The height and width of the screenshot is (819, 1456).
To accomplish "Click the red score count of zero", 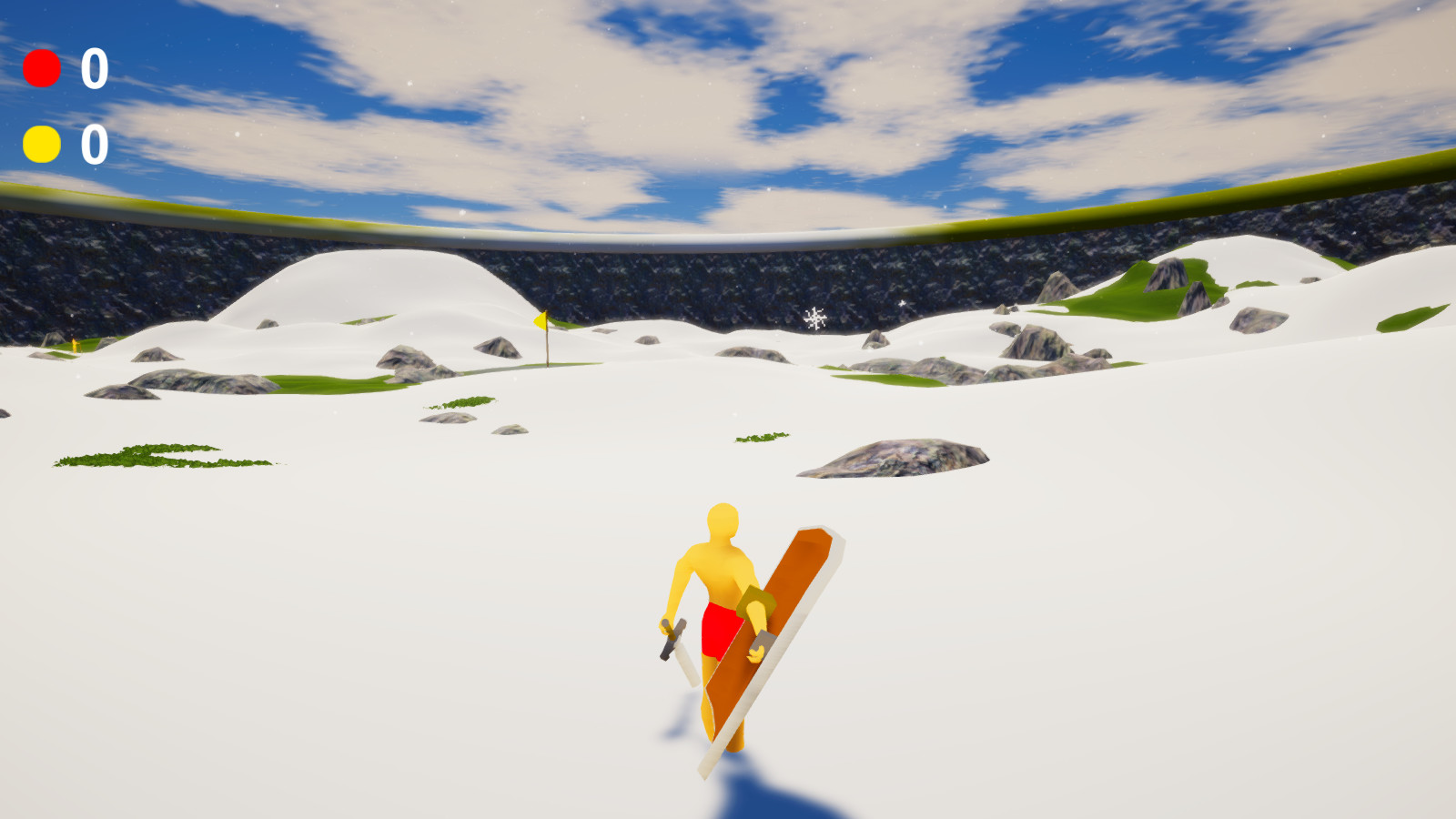I will [92, 66].
